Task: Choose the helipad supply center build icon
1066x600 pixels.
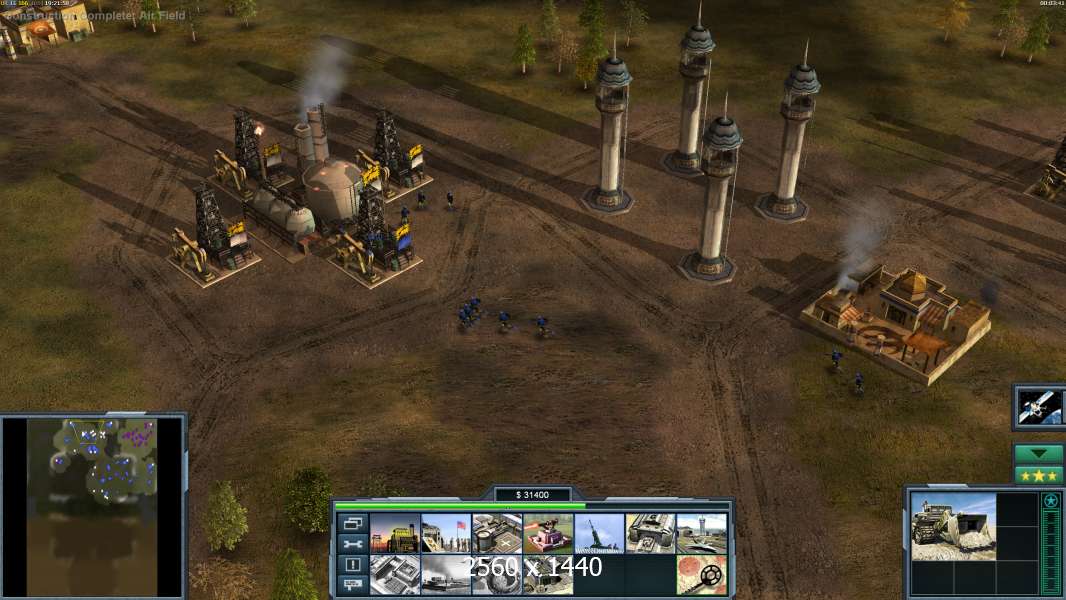Action: [497, 534]
